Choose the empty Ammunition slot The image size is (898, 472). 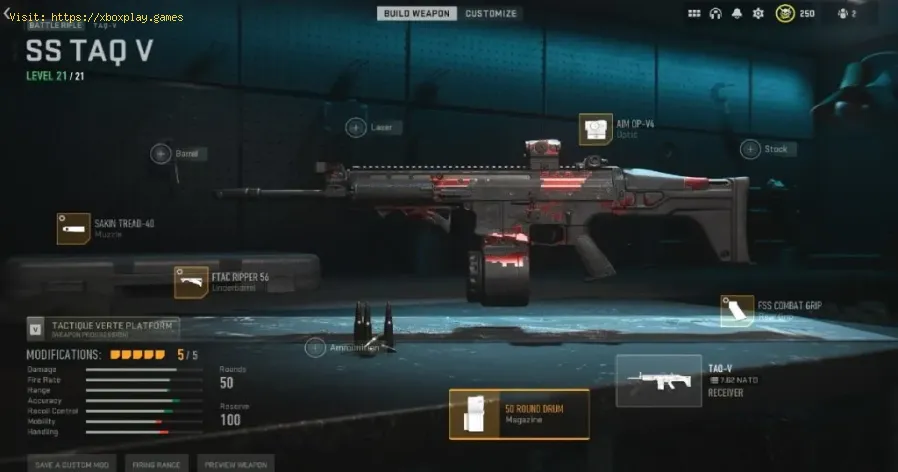(316, 348)
